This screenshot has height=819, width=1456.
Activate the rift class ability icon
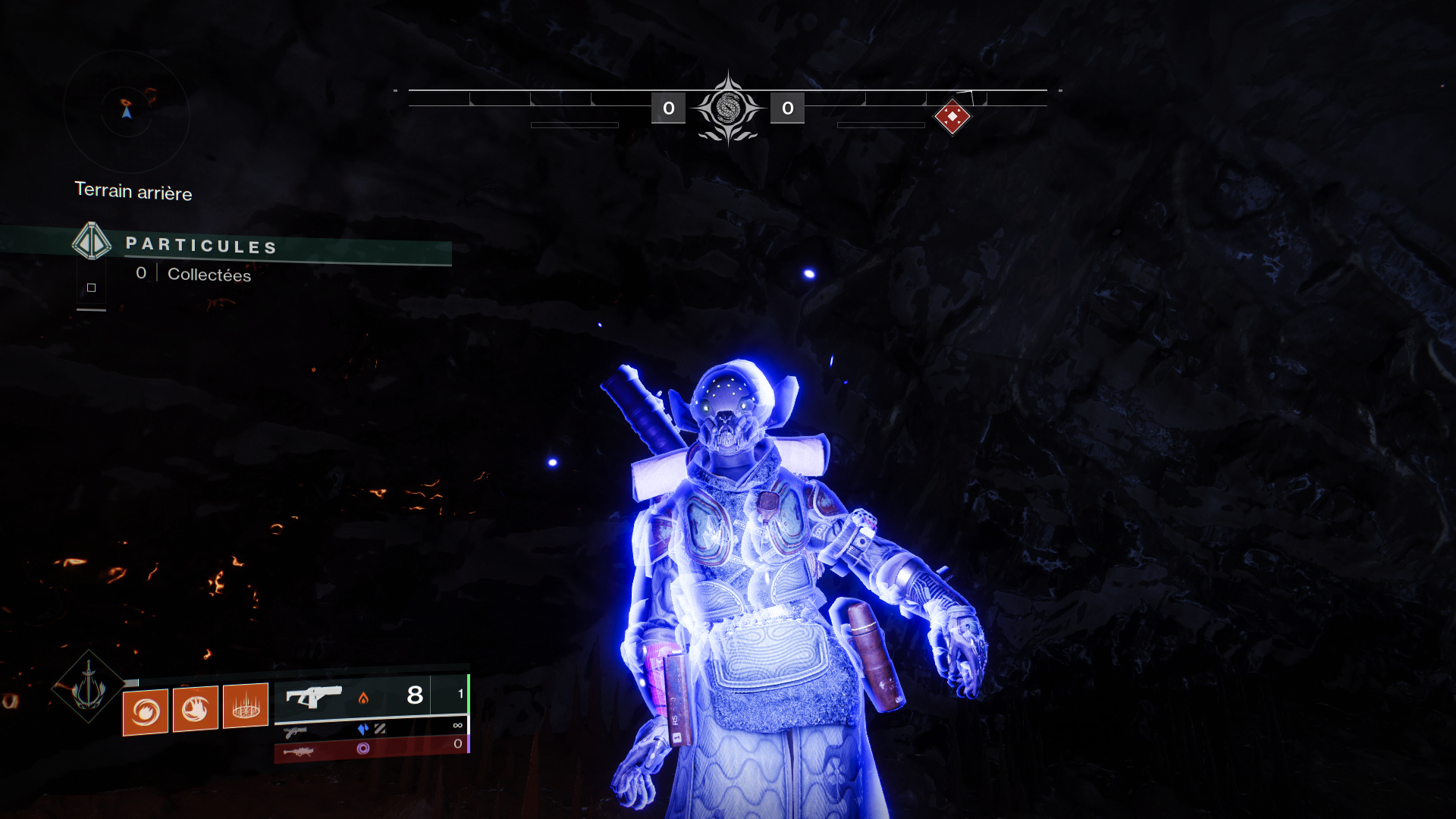246,706
